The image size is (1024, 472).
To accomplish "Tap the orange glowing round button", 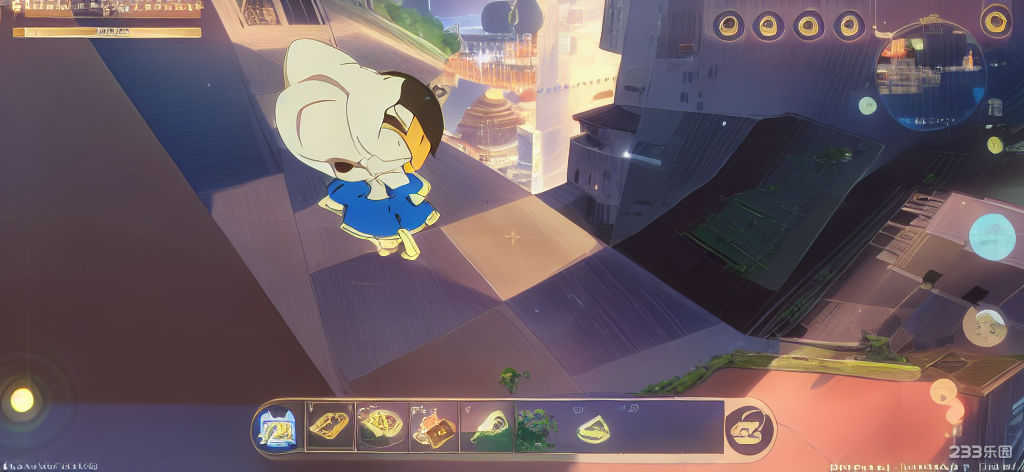I will tap(943, 392).
